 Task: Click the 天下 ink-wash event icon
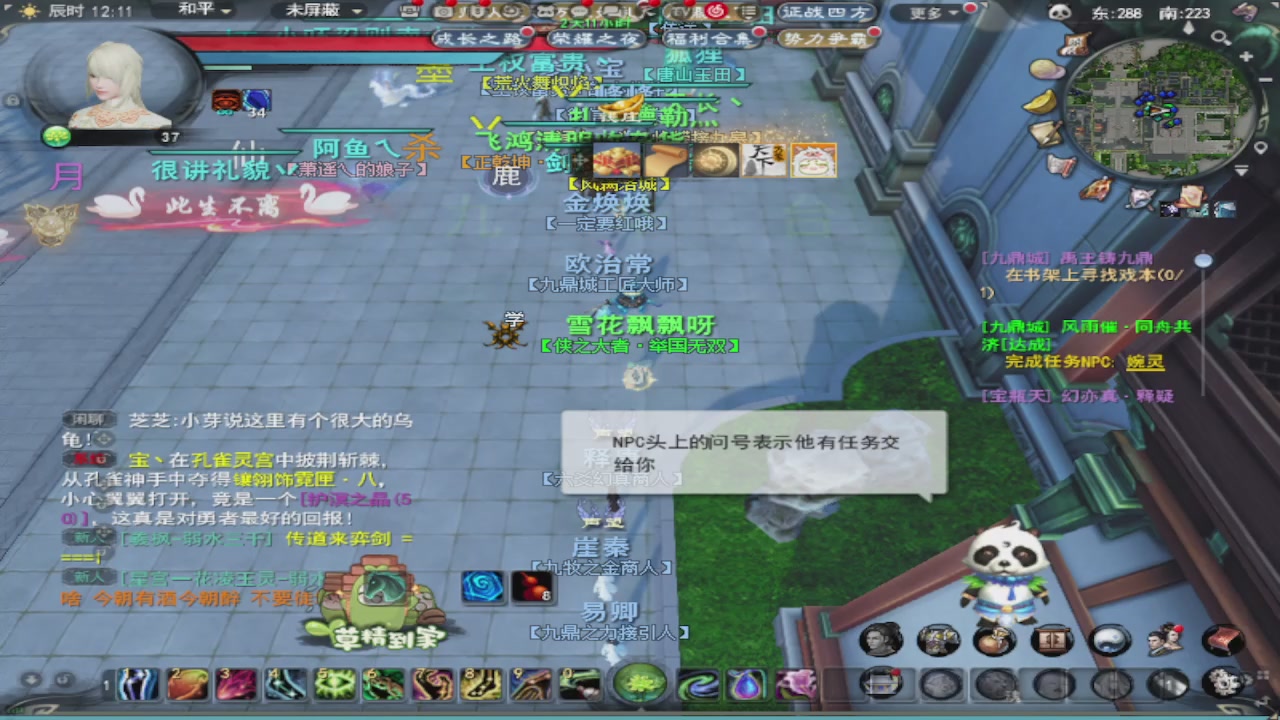[x=763, y=159]
